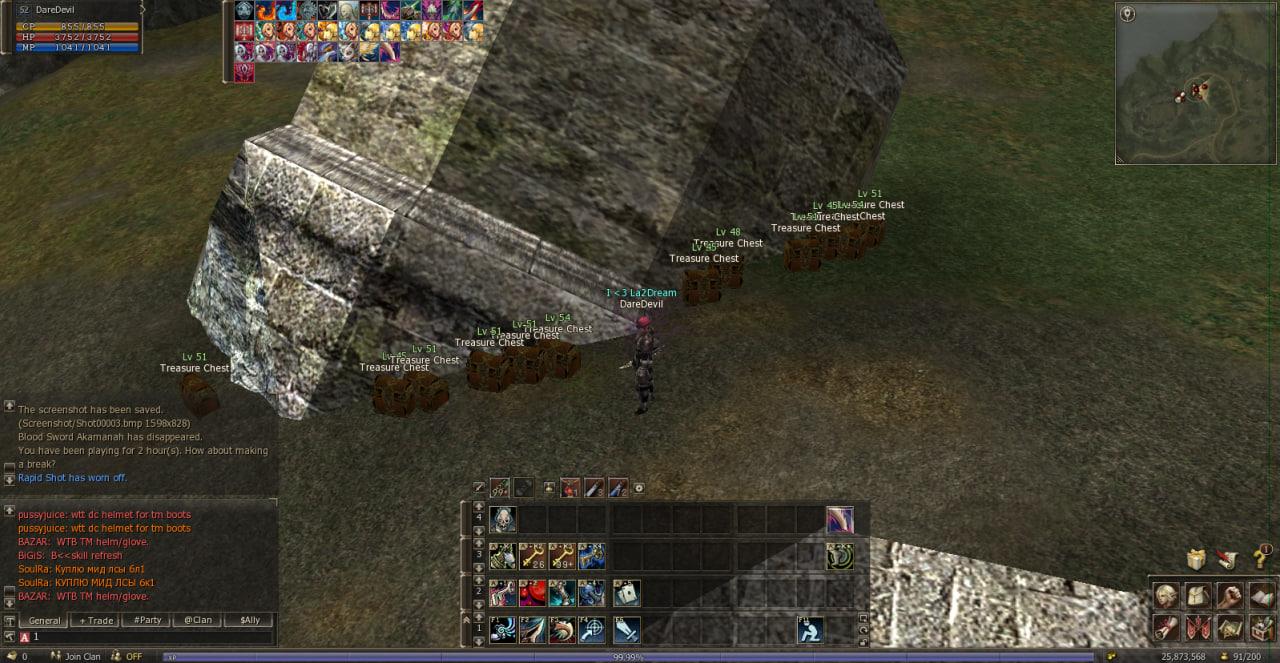Open the gift box icon
This screenshot has height=663, width=1280.
[1195, 558]
